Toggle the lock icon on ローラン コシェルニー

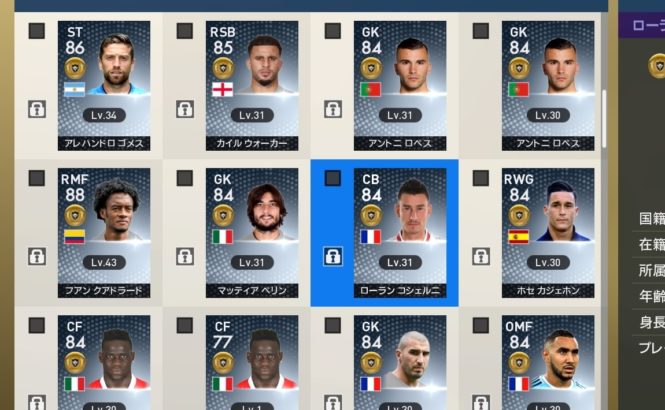pyautogui.click(x=333, y=256)
